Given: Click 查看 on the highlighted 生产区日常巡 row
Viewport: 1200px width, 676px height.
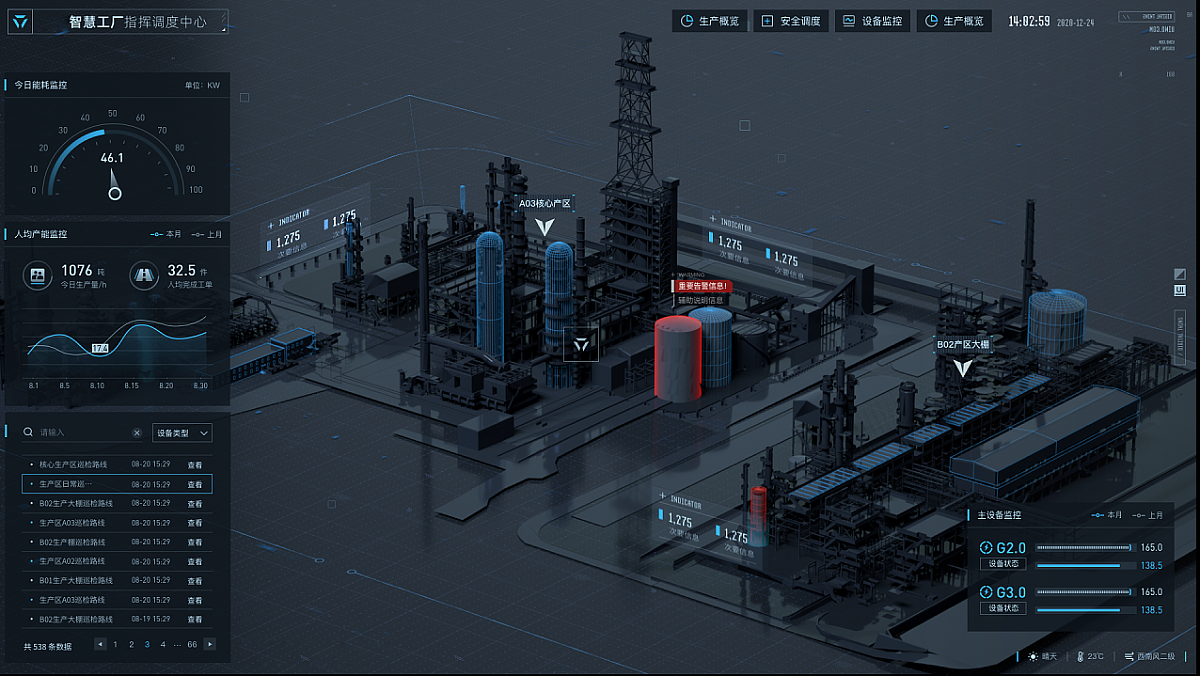Looking at the screenshot, I should 195,484.
